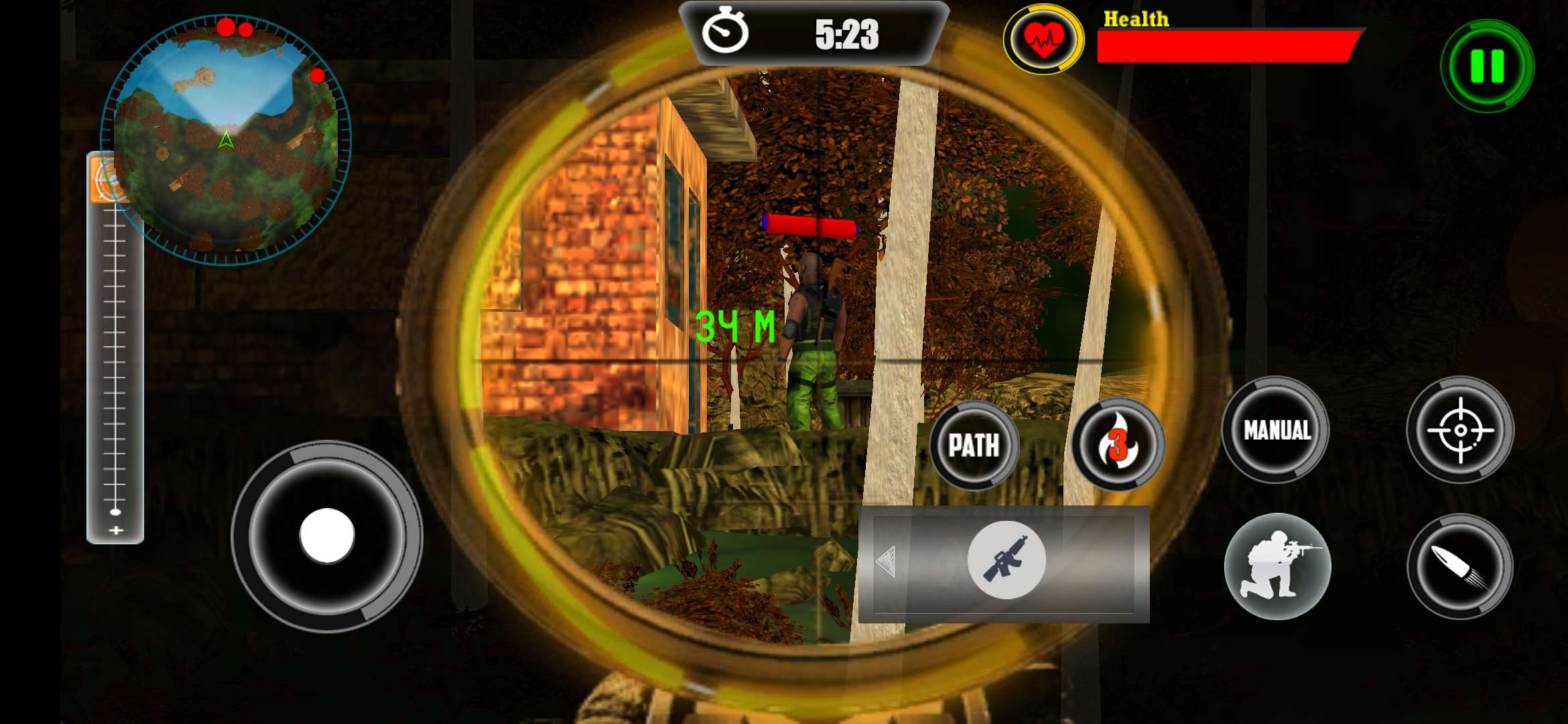Click the left arrow in weapon selector

[x=886, y=562]
